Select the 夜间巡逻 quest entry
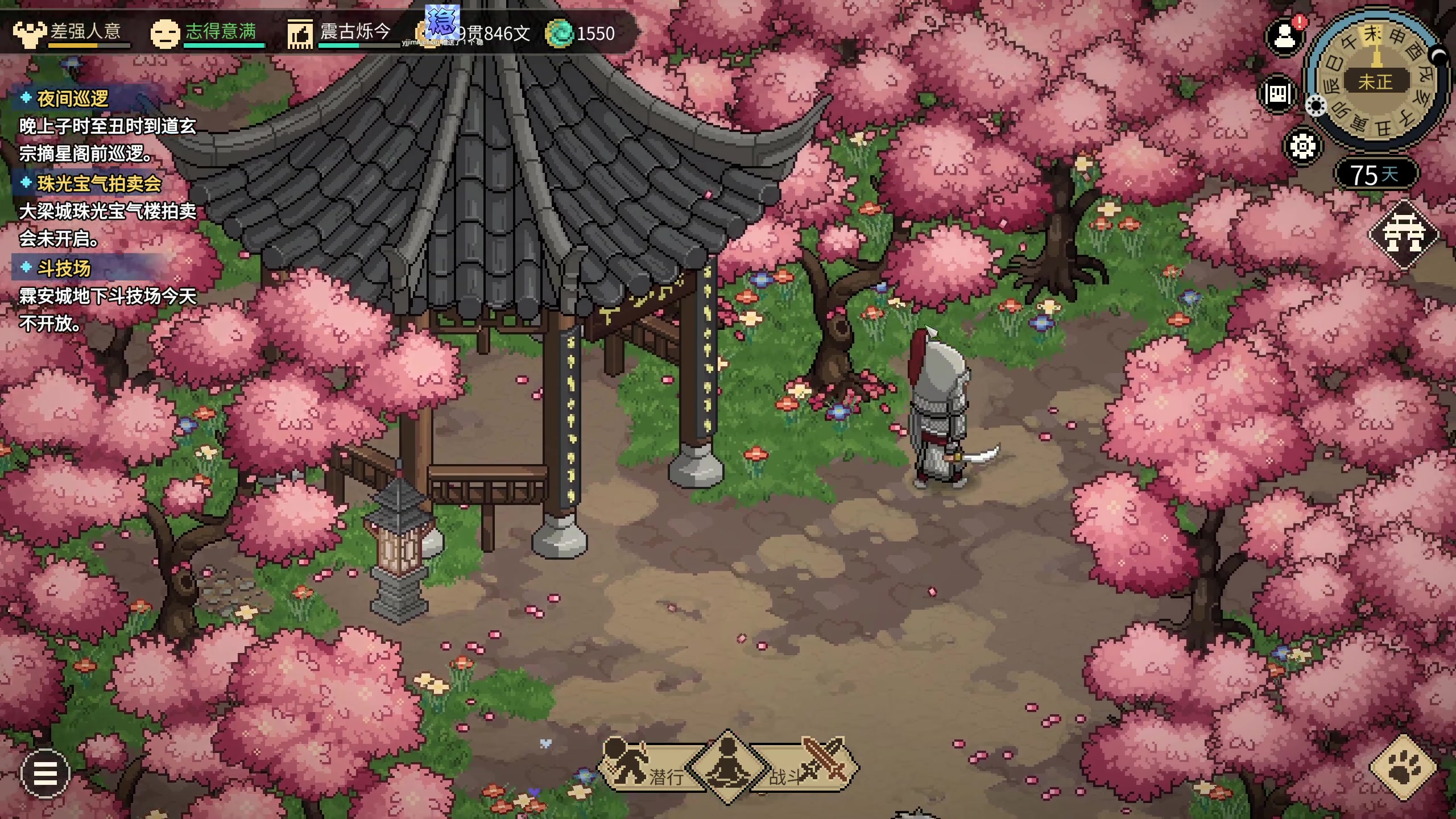 (73, 99)
